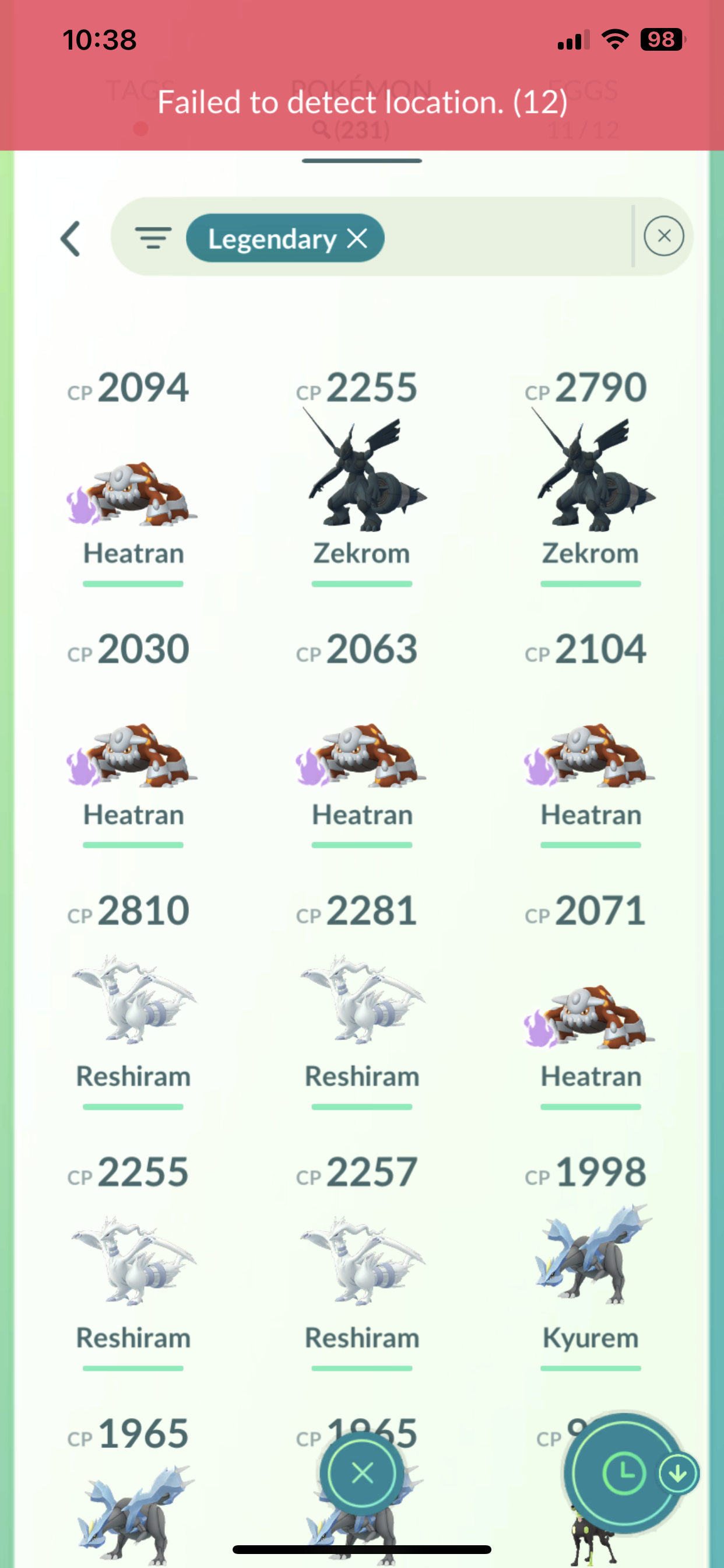Open the CP 1998 Kyurem

[590, 1257]
